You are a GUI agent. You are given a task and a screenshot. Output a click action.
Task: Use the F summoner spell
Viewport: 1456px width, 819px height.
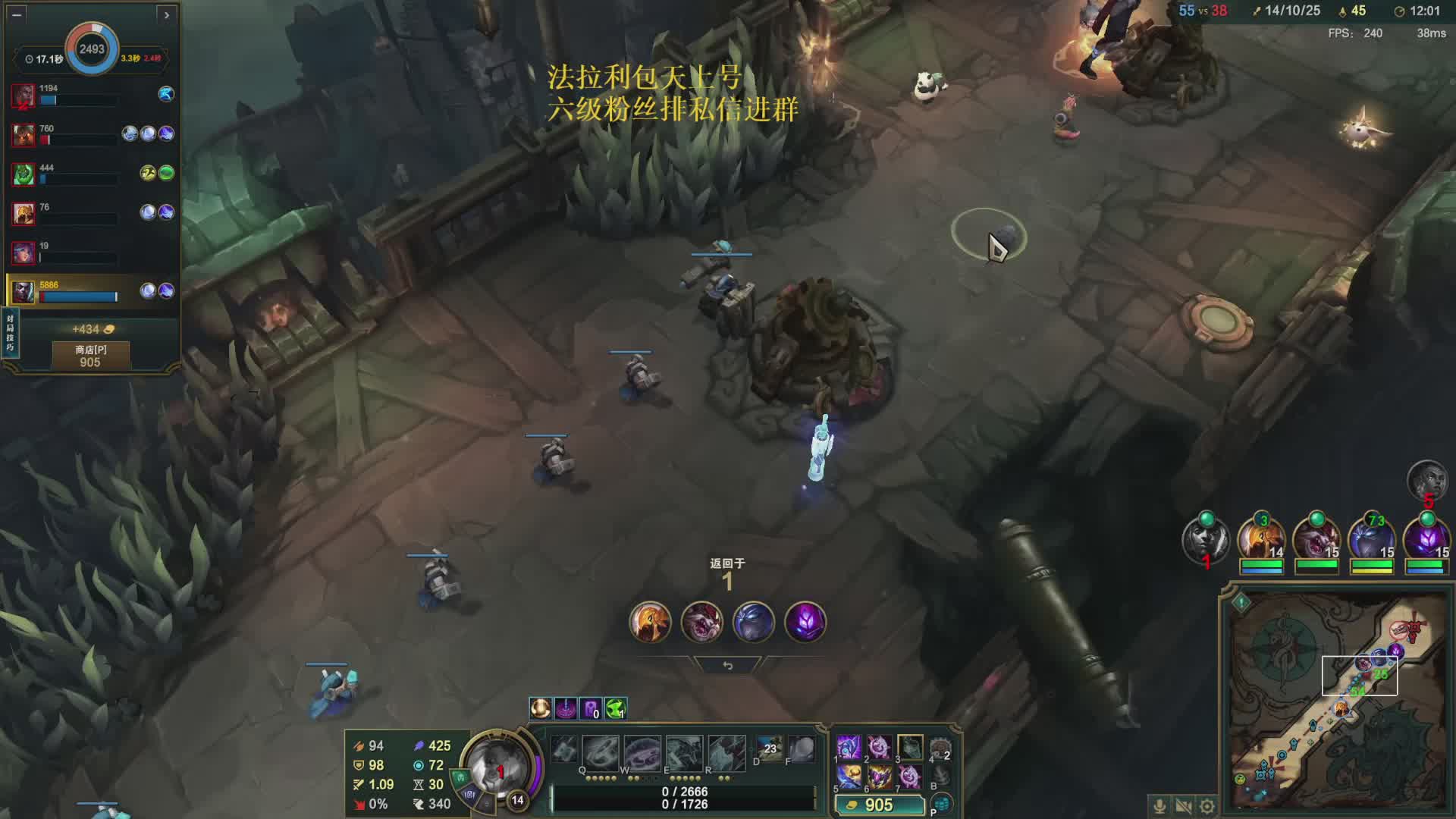801,749
